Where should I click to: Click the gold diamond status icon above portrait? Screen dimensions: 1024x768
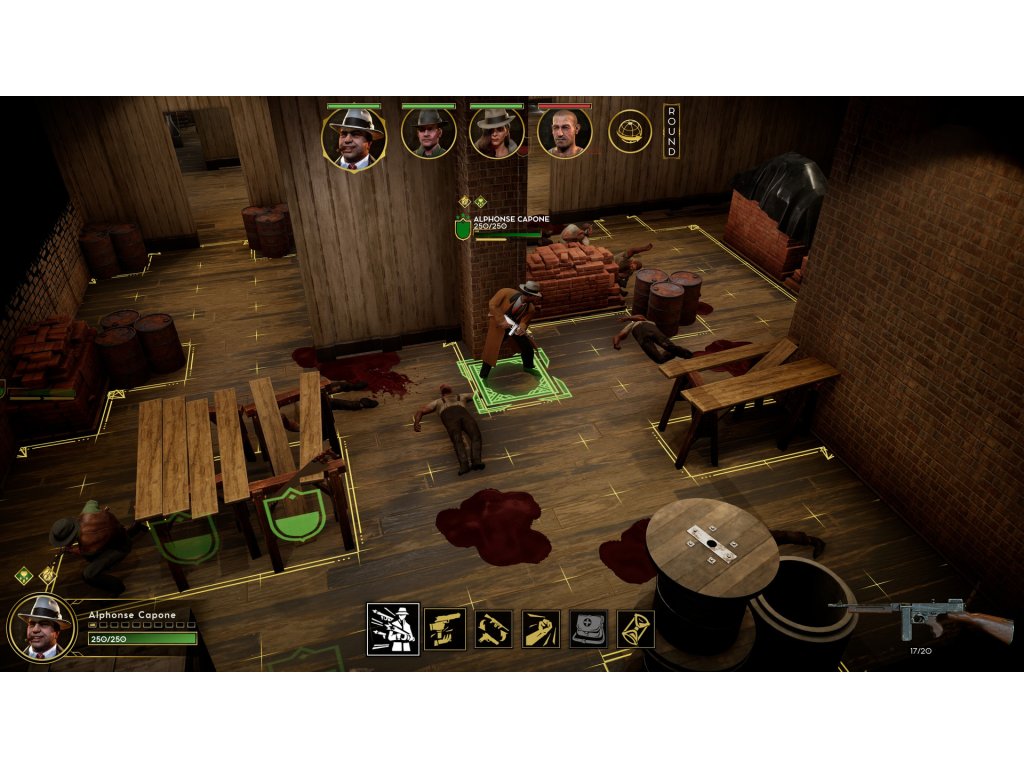click(x=46, y=575)
